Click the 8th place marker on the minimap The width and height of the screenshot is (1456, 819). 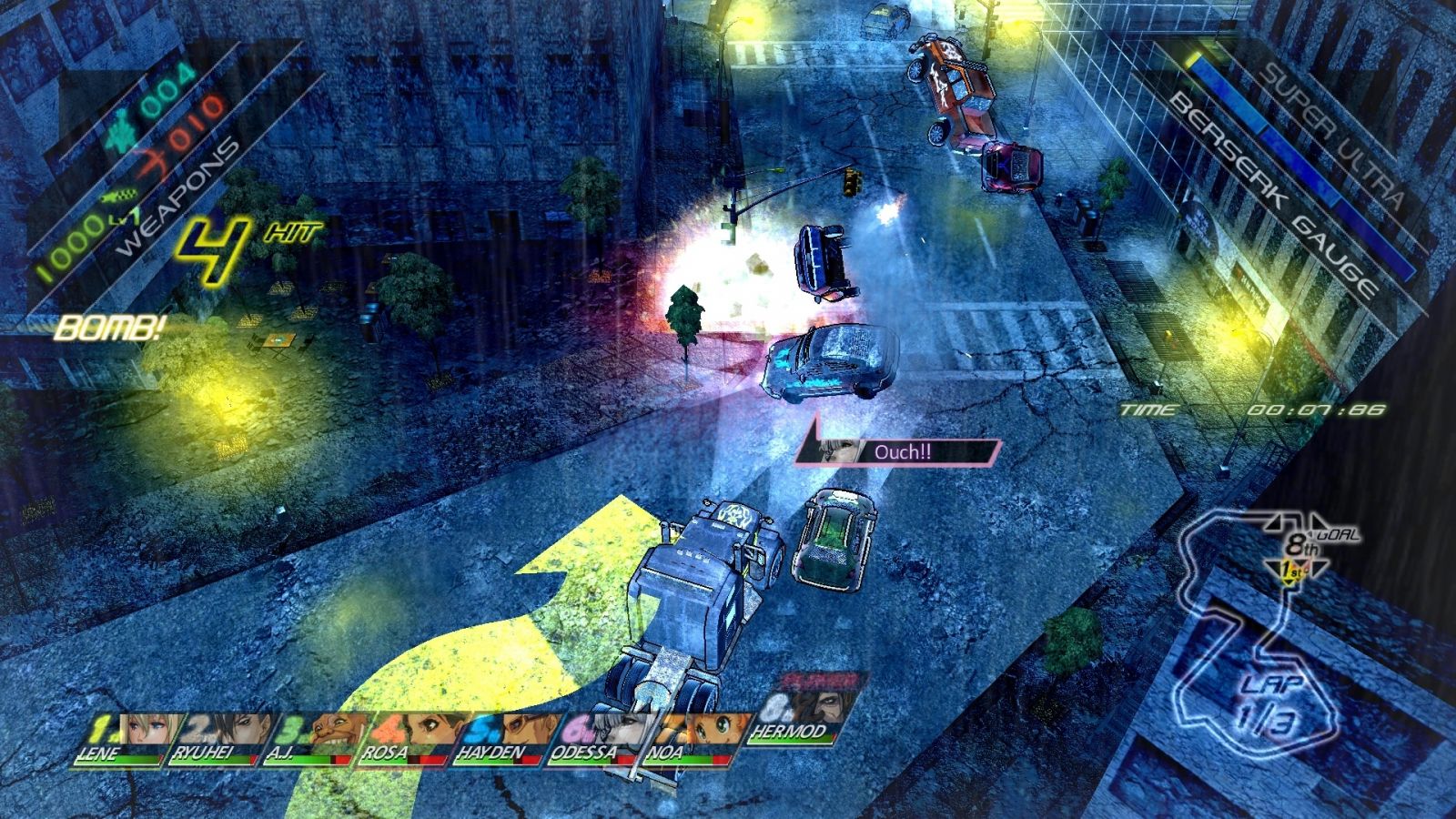pos(1299,546)
